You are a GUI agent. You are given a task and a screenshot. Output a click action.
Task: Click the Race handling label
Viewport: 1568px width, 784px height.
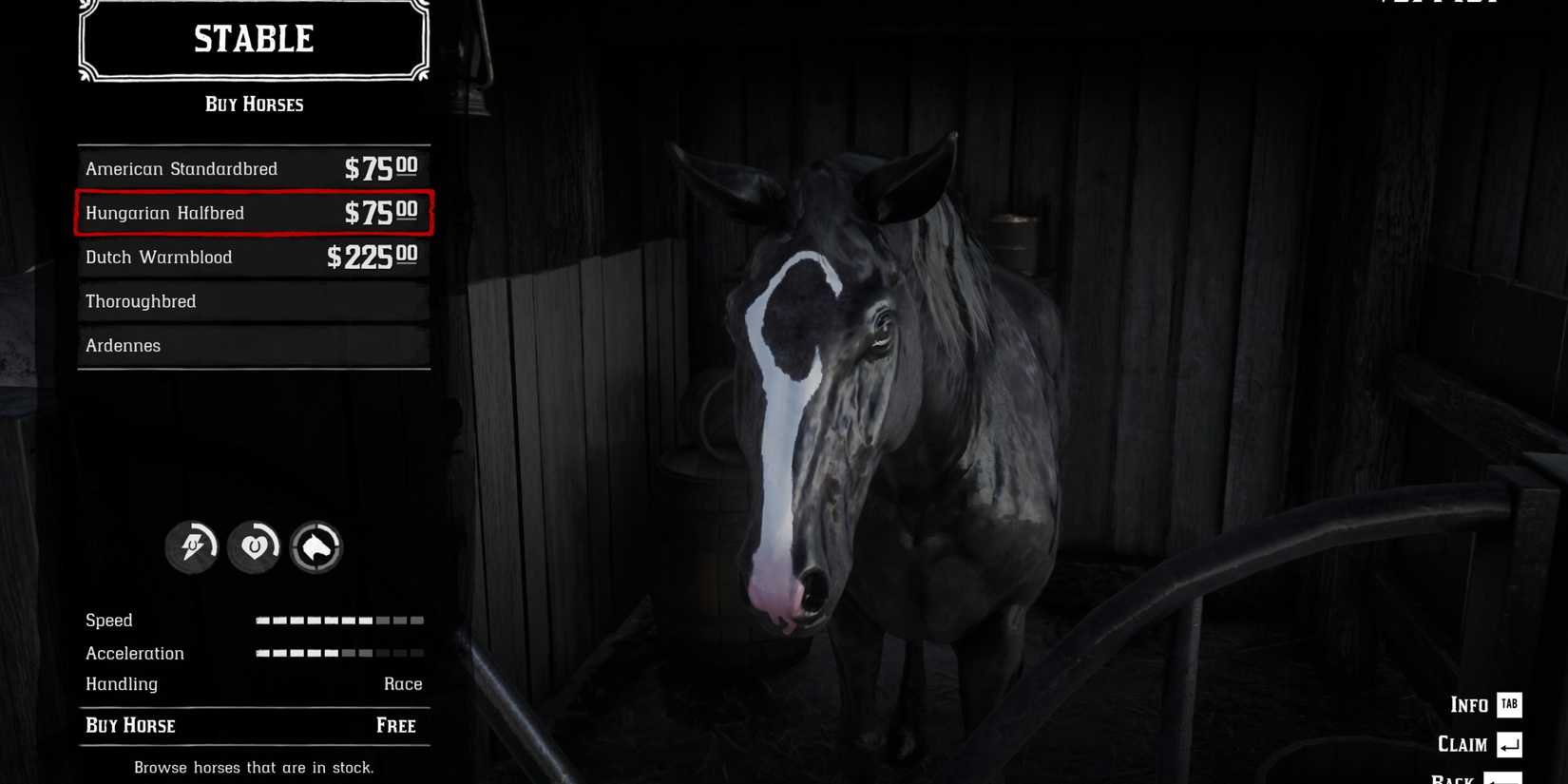tap(403, 683)
